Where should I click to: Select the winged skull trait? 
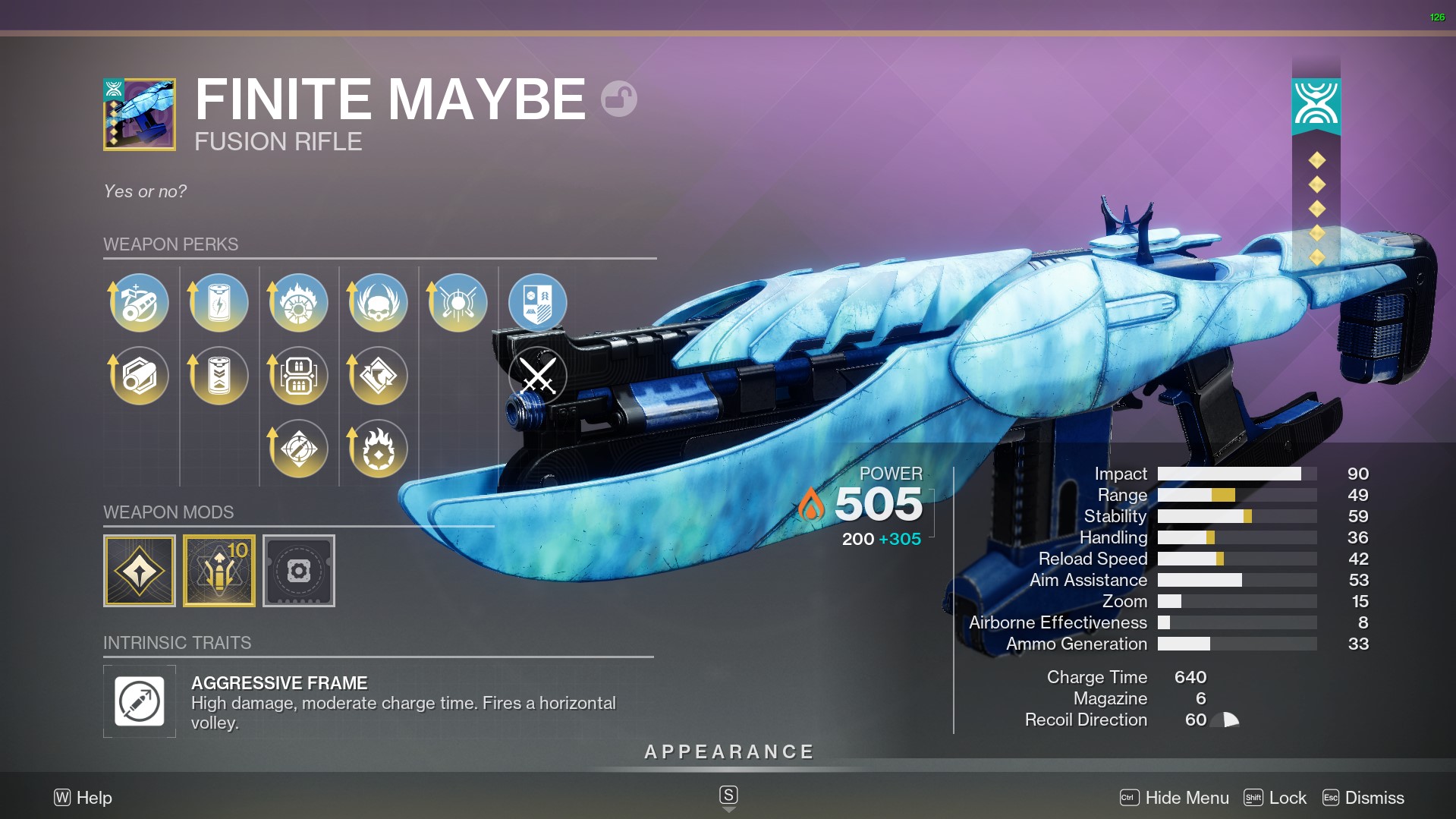coord(378,303)
